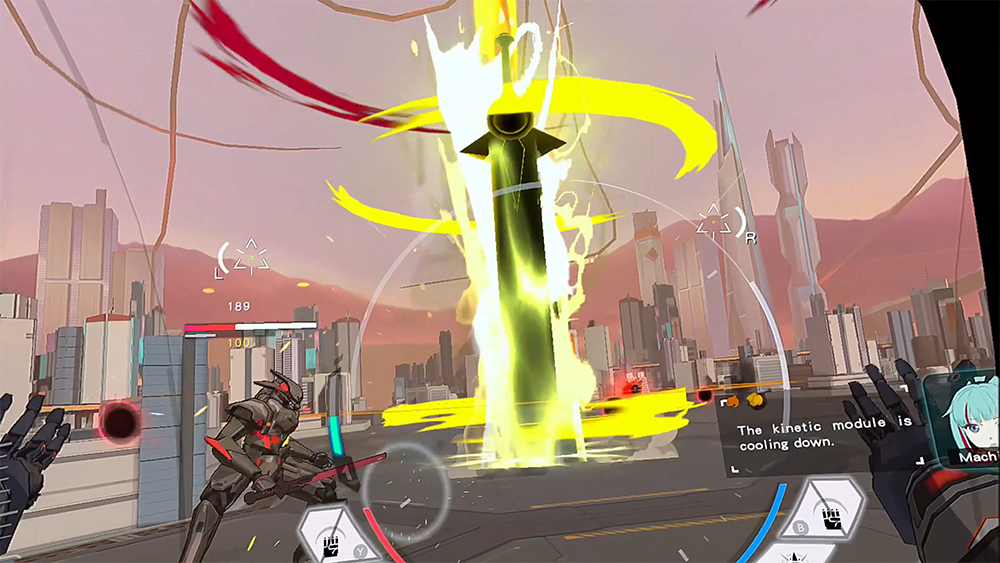Image resolution: width=1000 pixels, height=563 pixels.
Task: Activate the right-hand fist ability hexagon
Action: tap(832, 508)
